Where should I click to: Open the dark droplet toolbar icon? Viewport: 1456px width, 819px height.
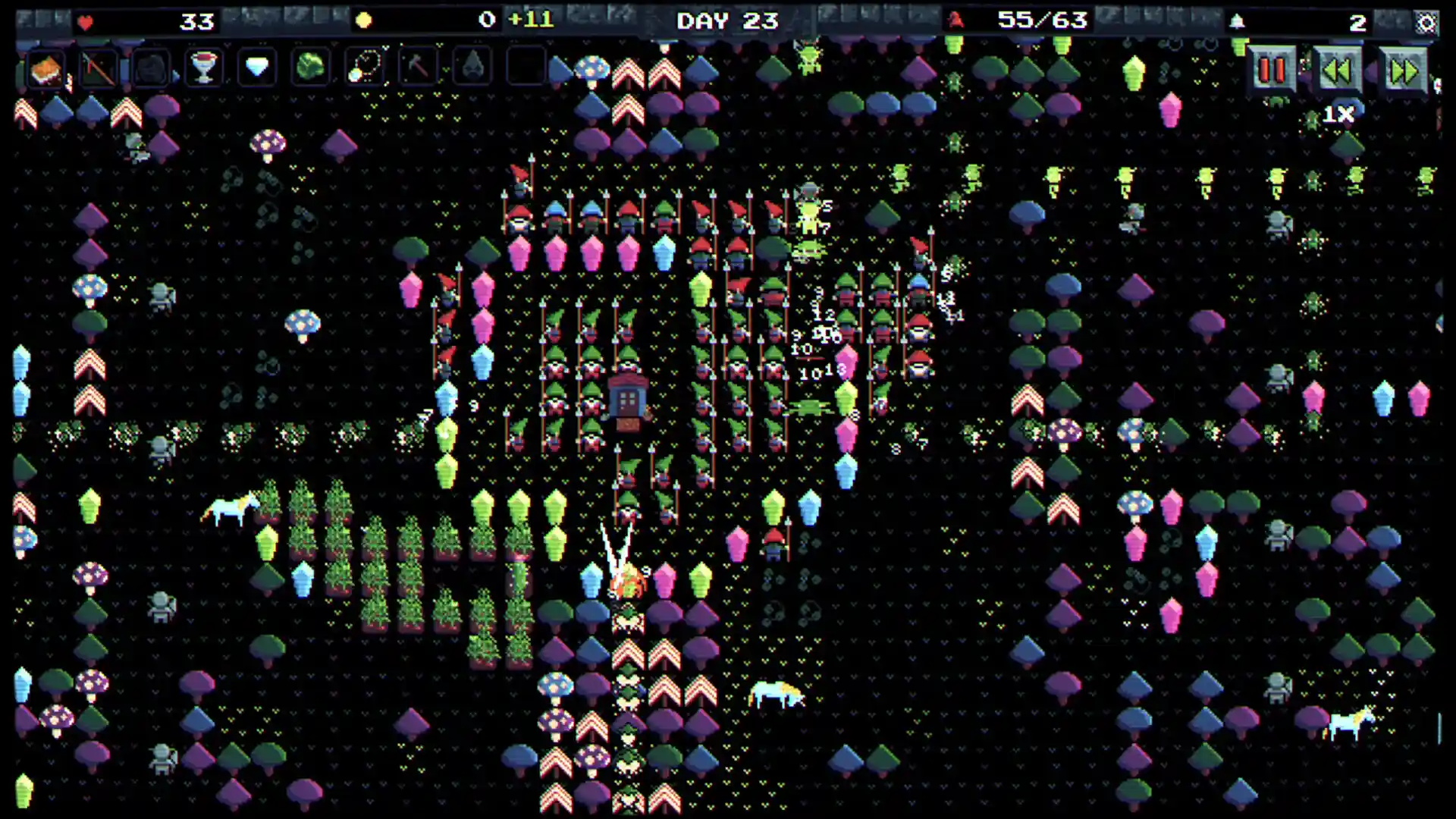469,67
